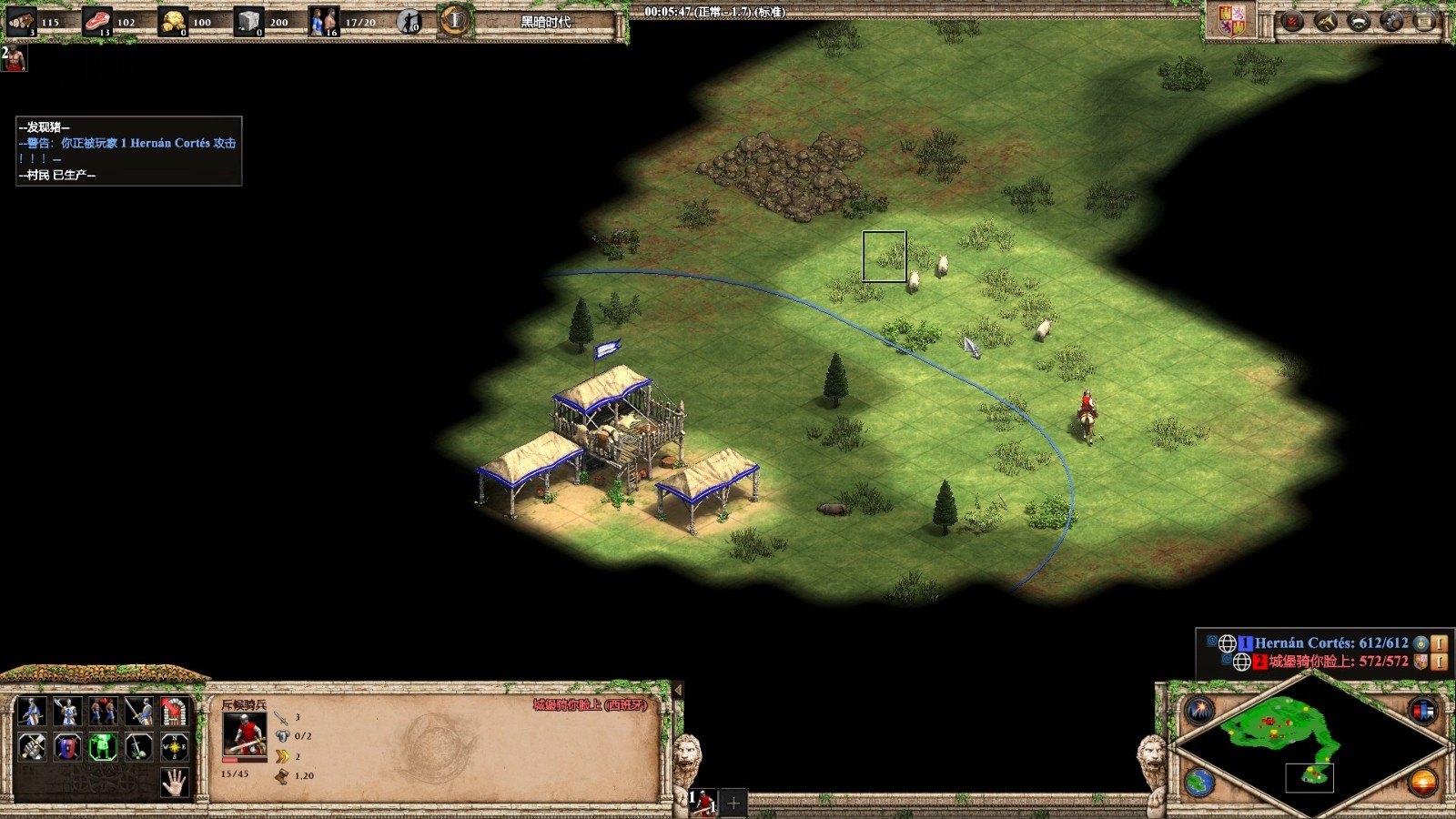The image size is (1456, 819).
Task: Choose the swordsman guard command icon
Action: pyautogui.click(x=138, y=711)
